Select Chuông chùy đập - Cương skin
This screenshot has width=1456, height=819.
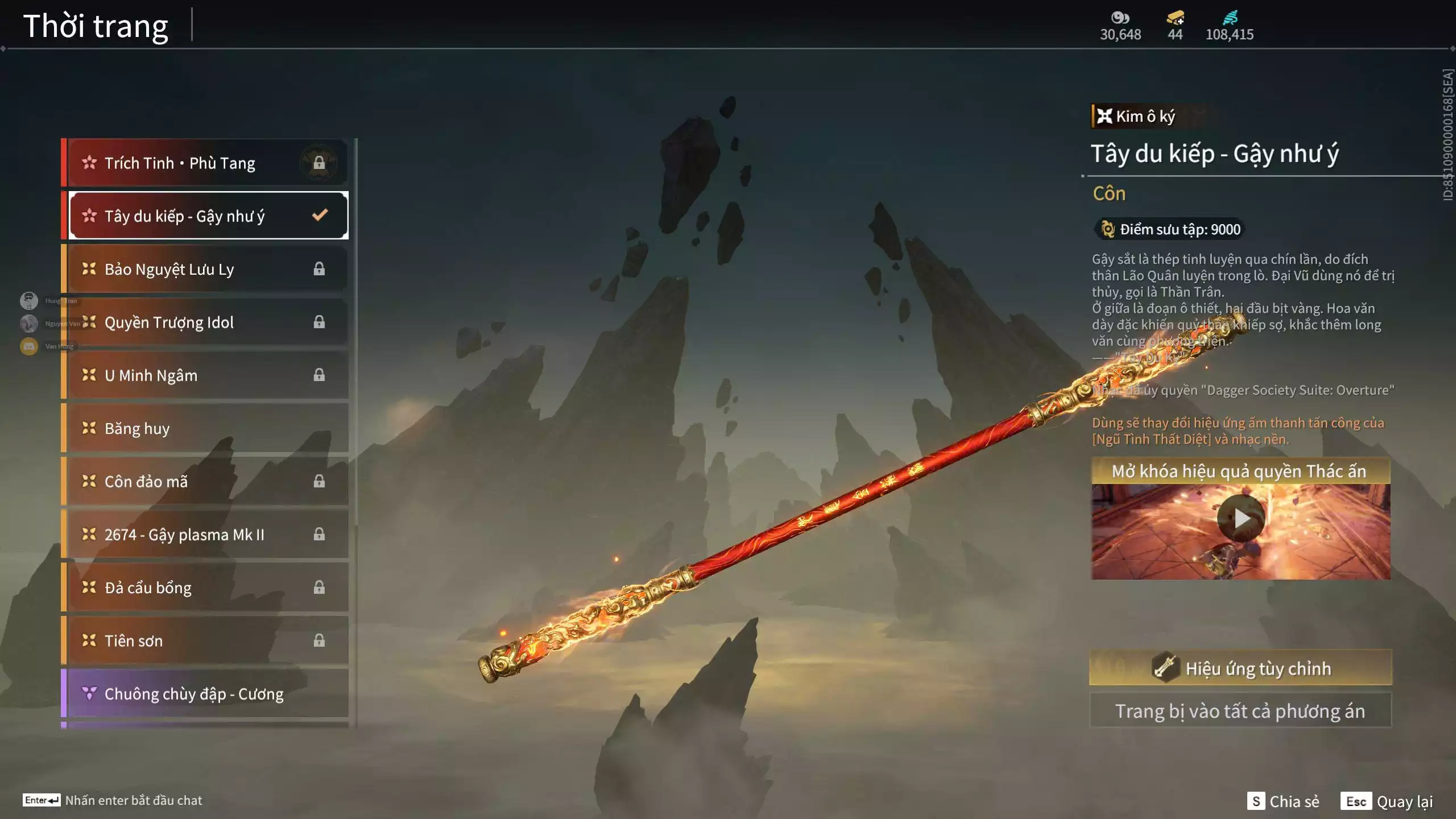[205, 694]
